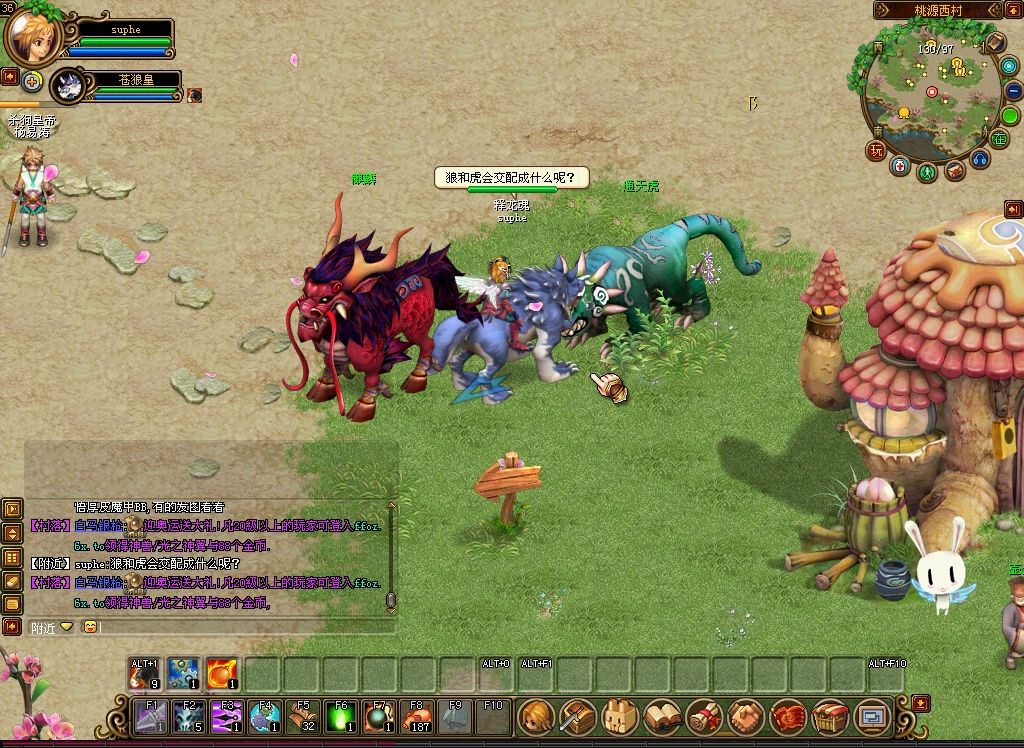The height and width of the screenshot is (748, 1024).
Task: Open the treasure chest menu icon
Action: tap(830, 716)
